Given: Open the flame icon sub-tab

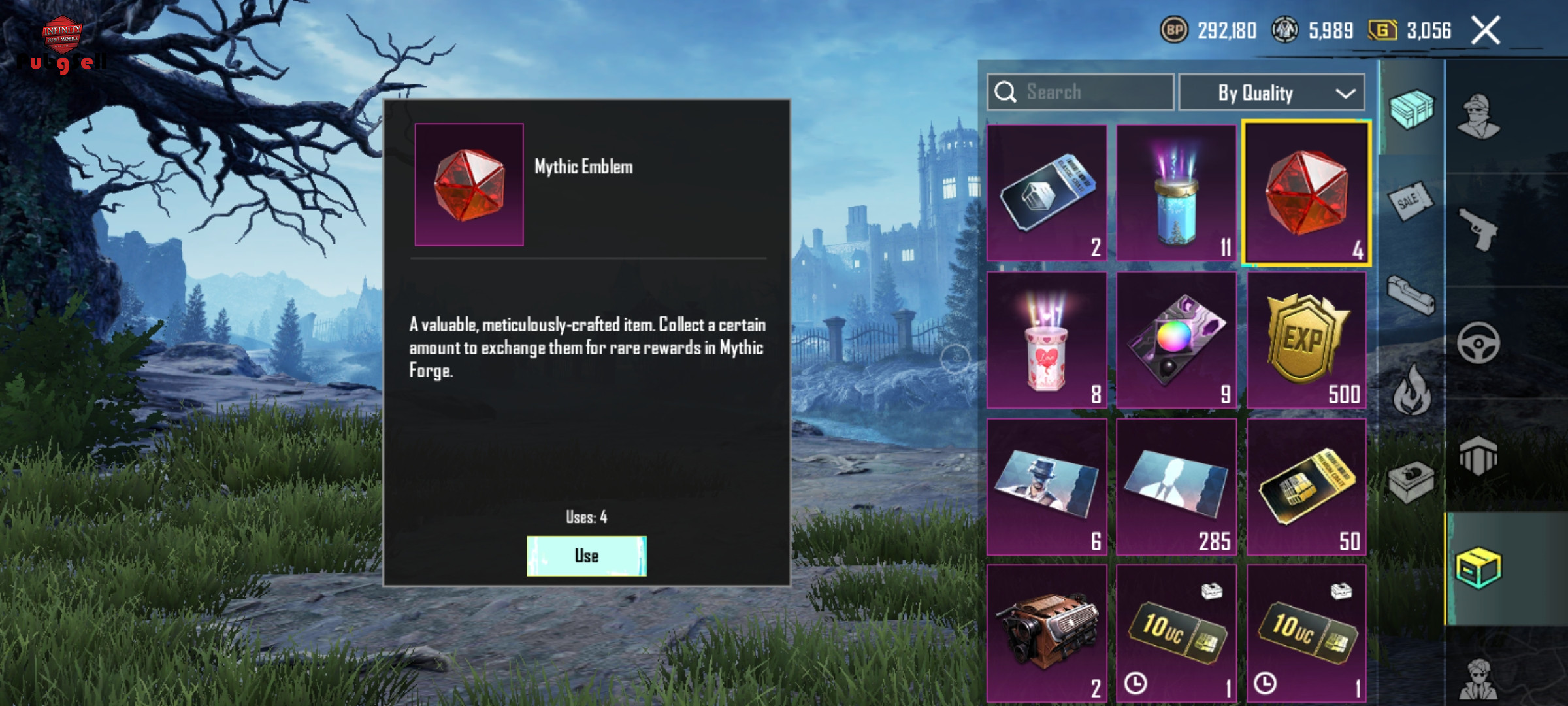Looking at the screenshot, I should pos(1411,390).
